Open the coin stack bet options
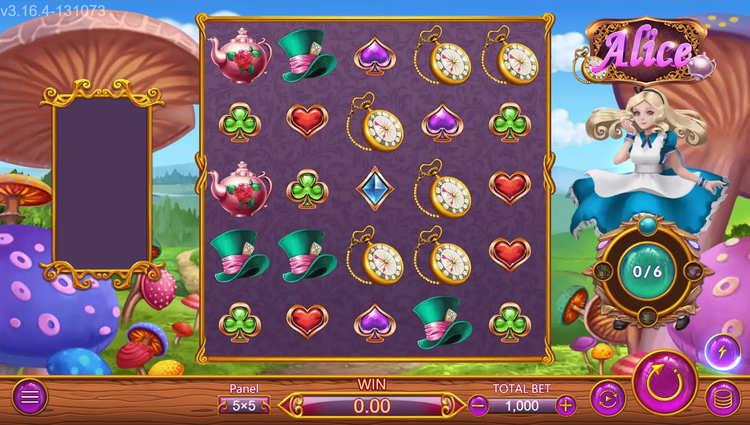The image size is (750, 425). 722,398
